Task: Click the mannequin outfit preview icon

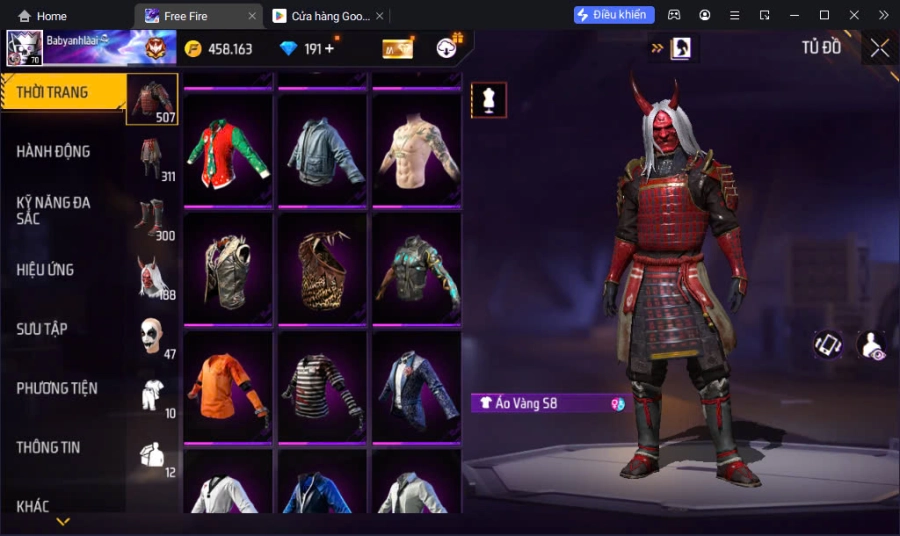Action: pyautogui.click(x=489, y=100)
